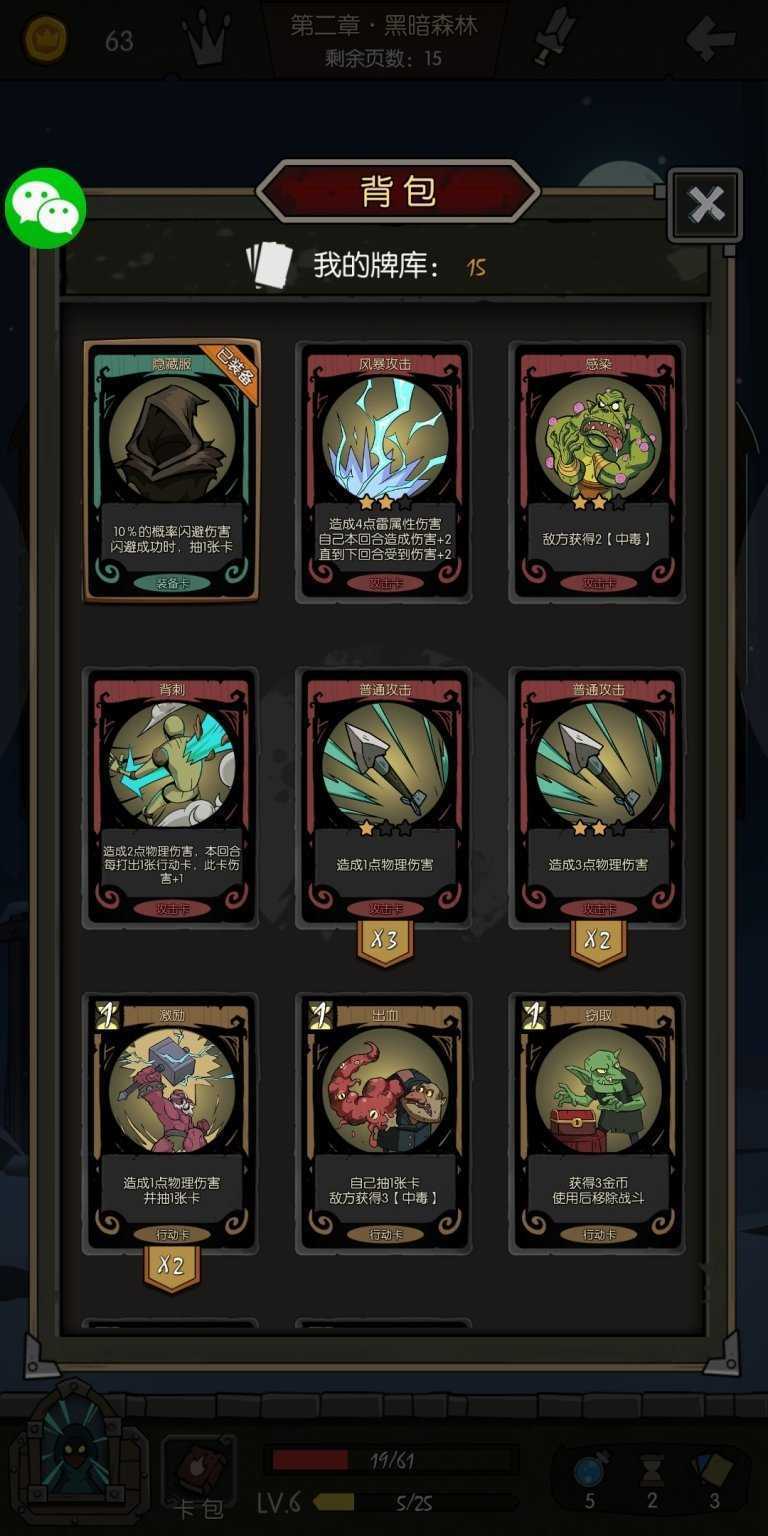
Task: Choose the 风暴攻击 lightning attack card
Action: pos(385,471)
